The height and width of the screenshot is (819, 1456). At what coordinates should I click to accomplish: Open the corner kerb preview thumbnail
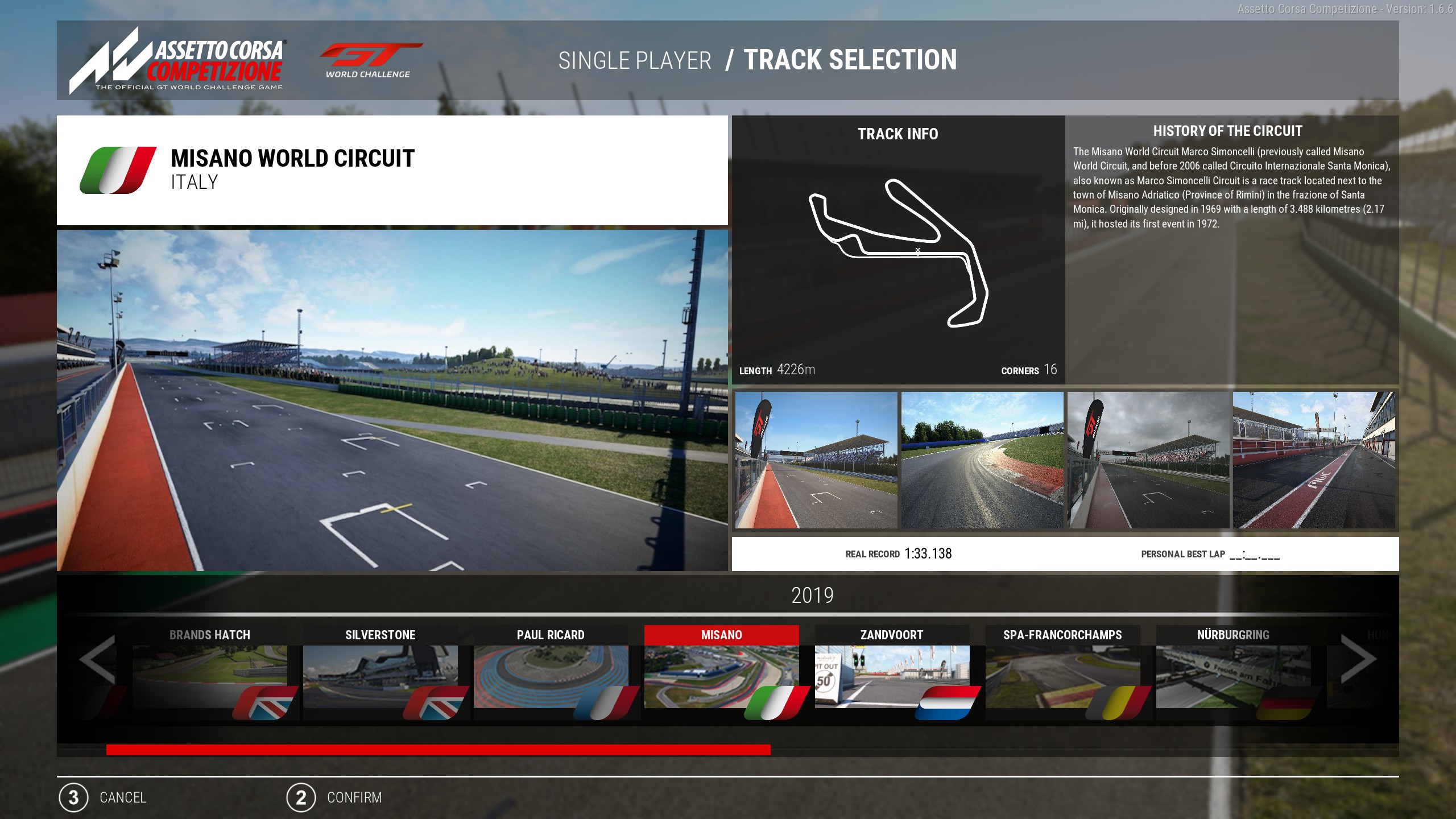pos(983,460)
